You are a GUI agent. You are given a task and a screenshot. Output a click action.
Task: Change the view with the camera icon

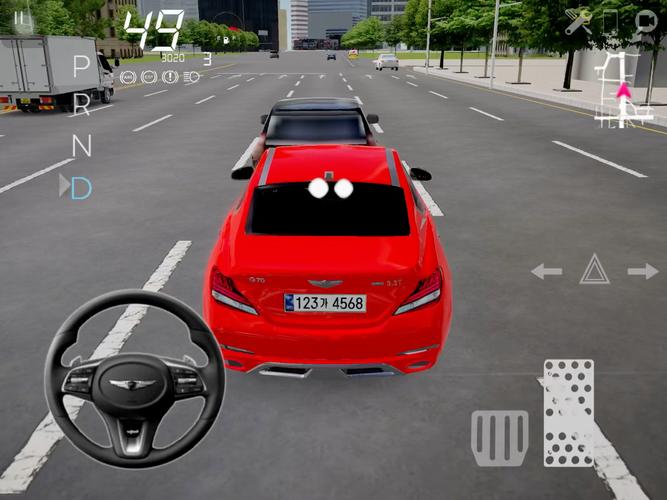(x=645, y=22)
